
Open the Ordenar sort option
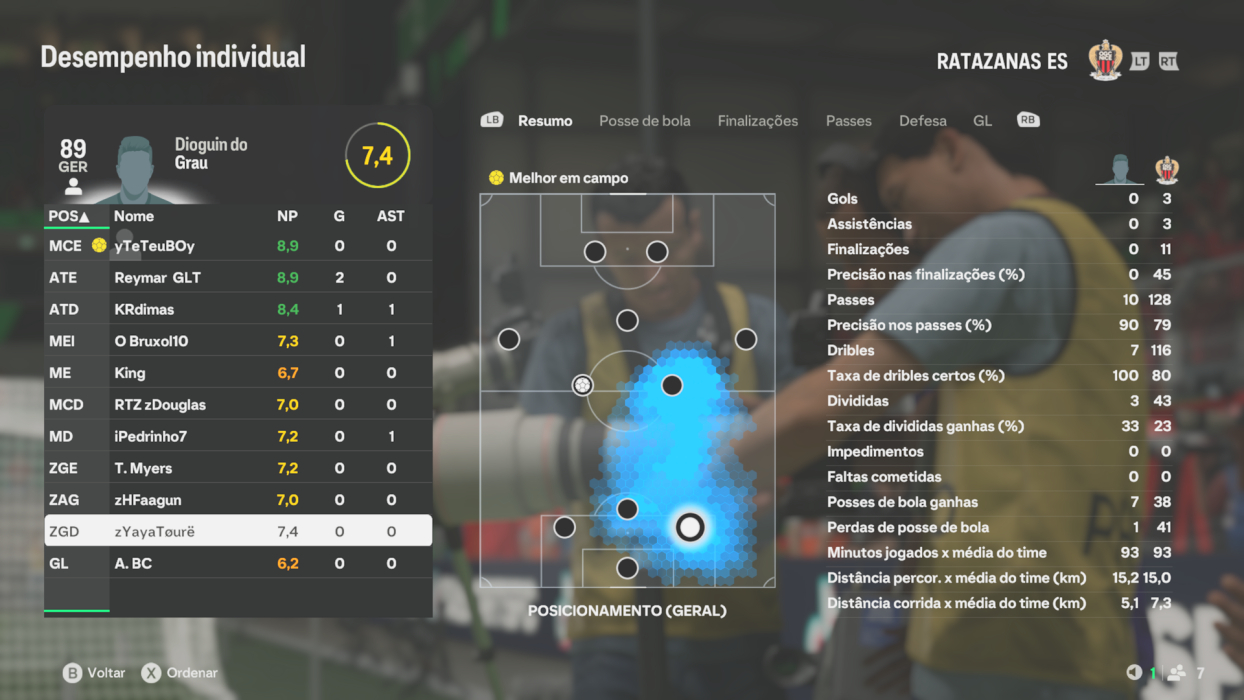(180, 673)
